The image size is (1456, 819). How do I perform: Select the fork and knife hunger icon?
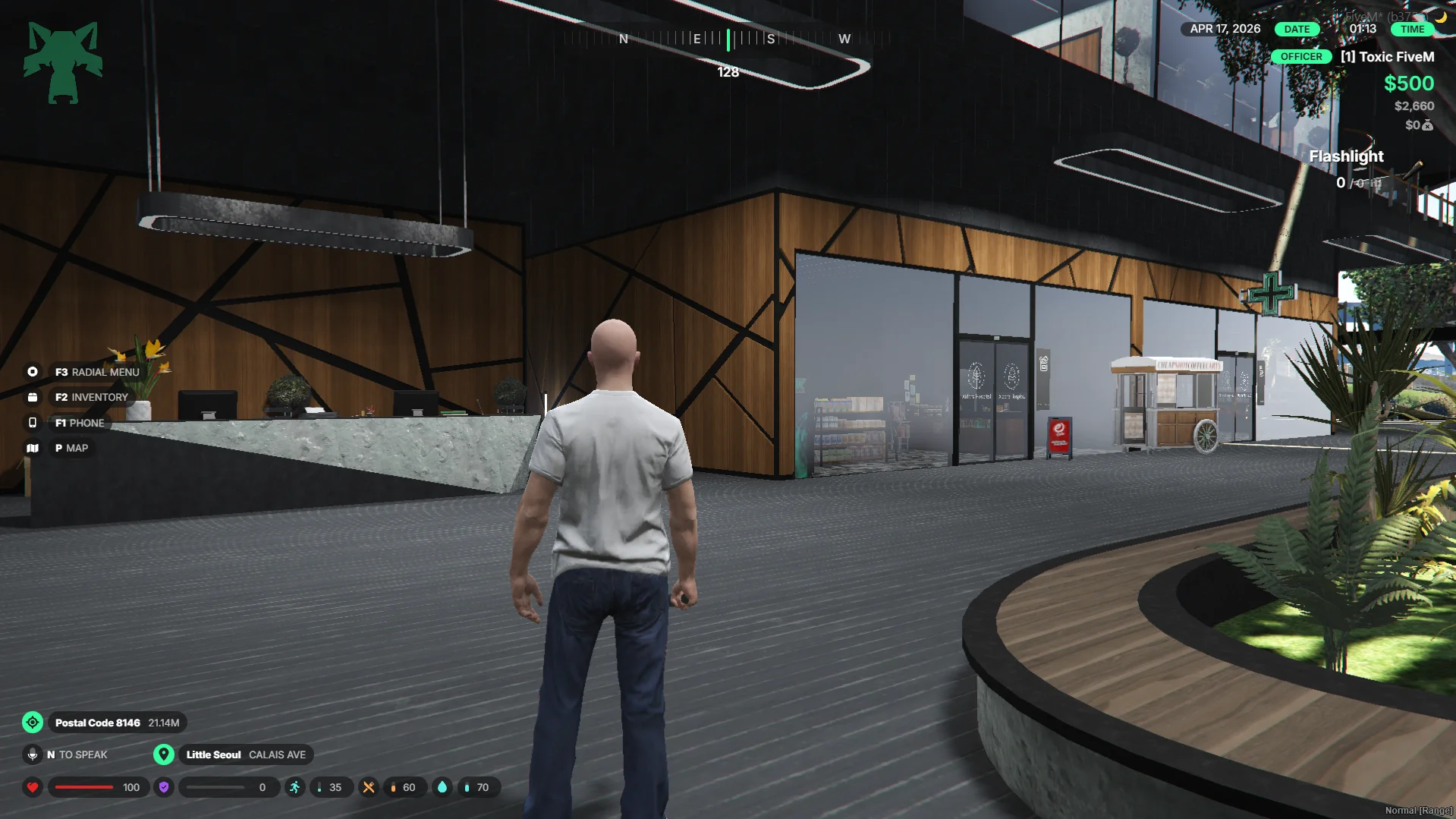click(x=369, y=787)
